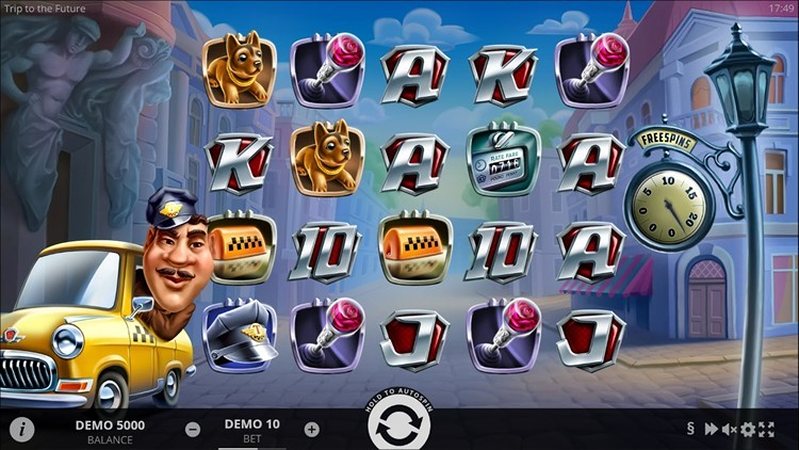The image size is (799, 450).
Task: Open the game rules section-sign icon
Action: (x=690, y=429)
